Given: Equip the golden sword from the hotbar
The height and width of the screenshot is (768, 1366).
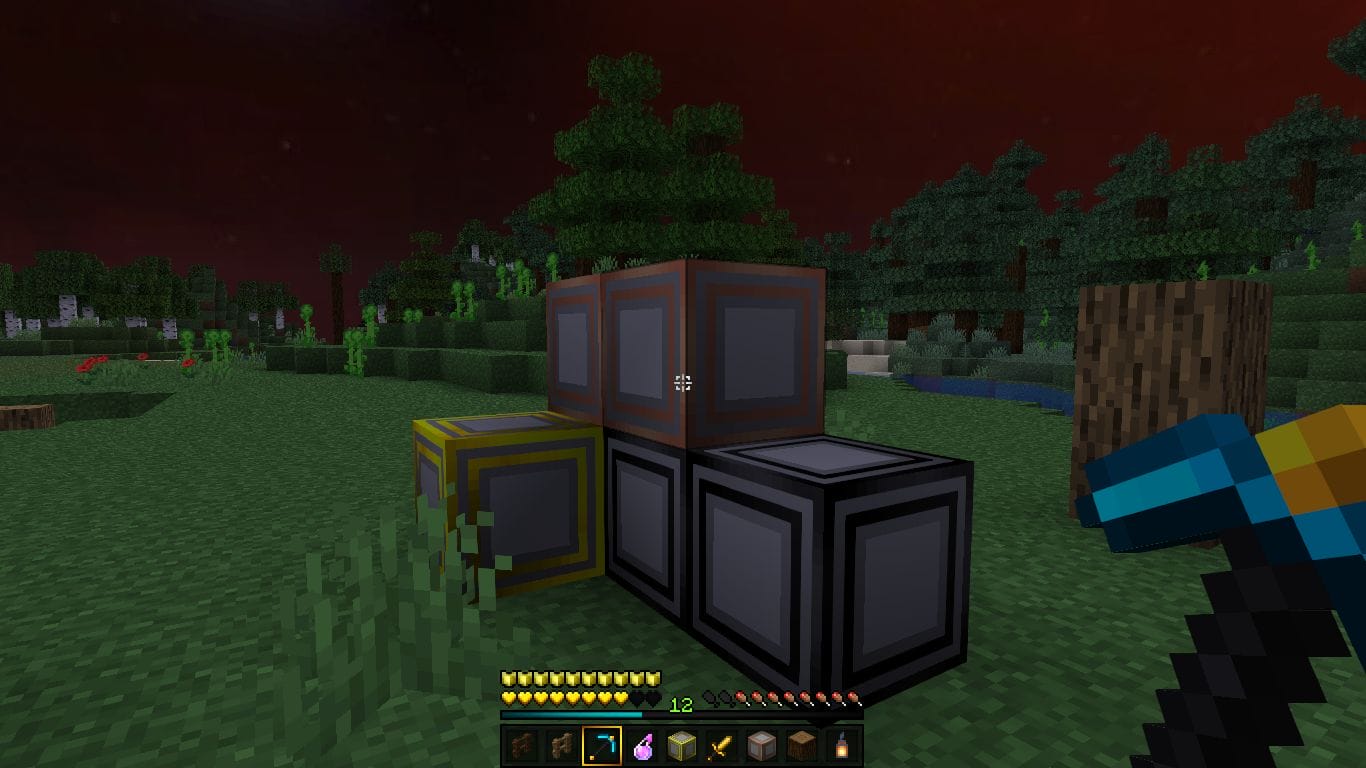Looking at the screenshot, I should [722, 746].
